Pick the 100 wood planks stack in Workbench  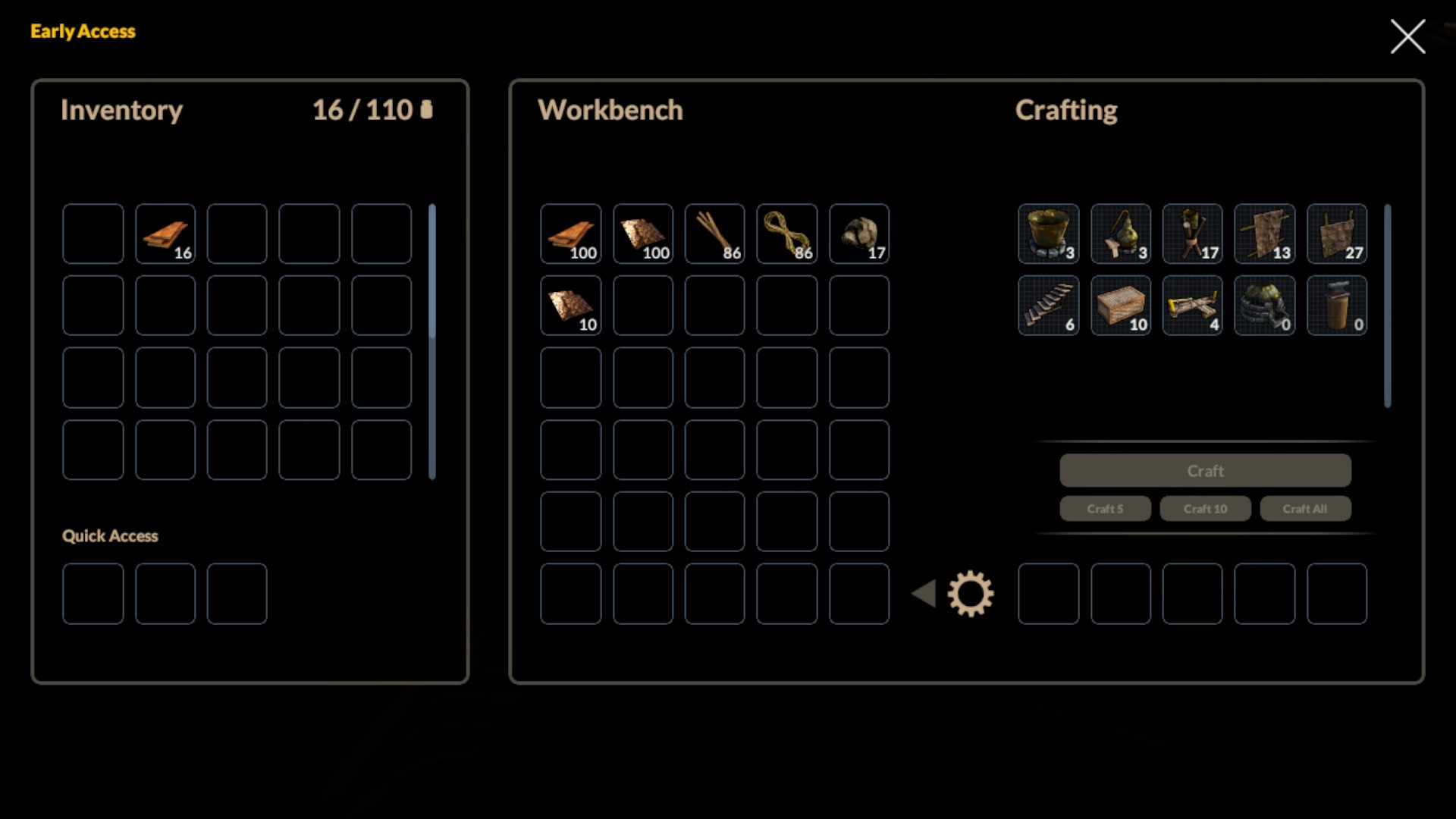pyautogui.click(x=570, y=234)
